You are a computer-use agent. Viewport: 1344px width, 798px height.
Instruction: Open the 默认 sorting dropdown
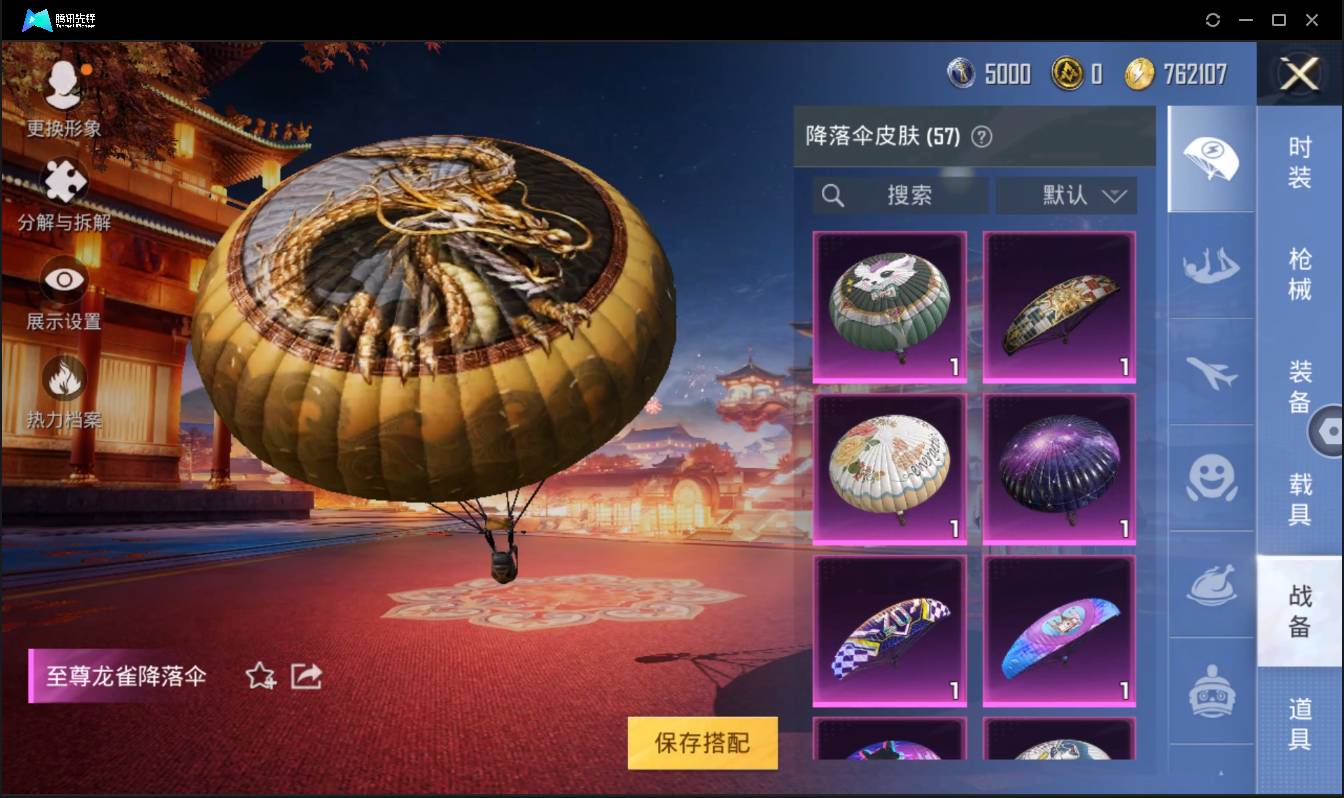[x=1066, y=195]
